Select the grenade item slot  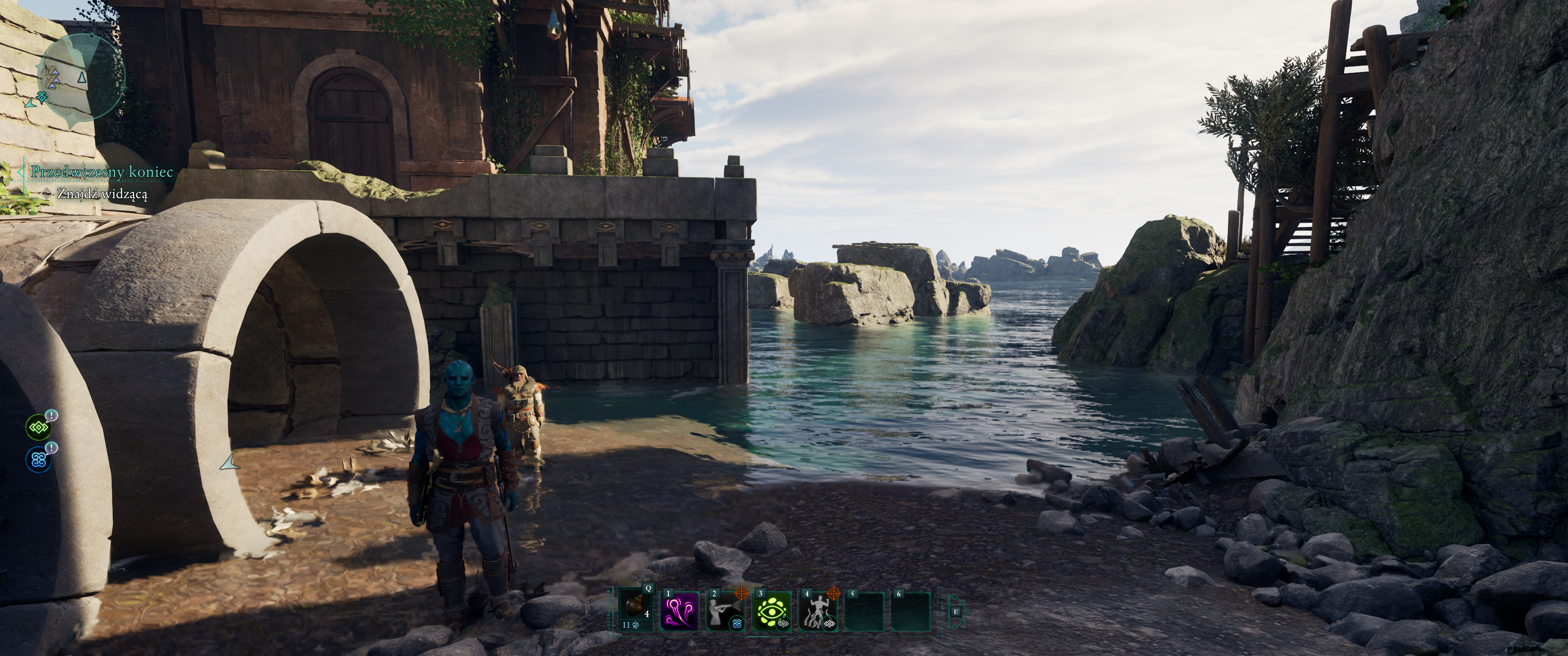pyautogui.click(x=635, y=609)
